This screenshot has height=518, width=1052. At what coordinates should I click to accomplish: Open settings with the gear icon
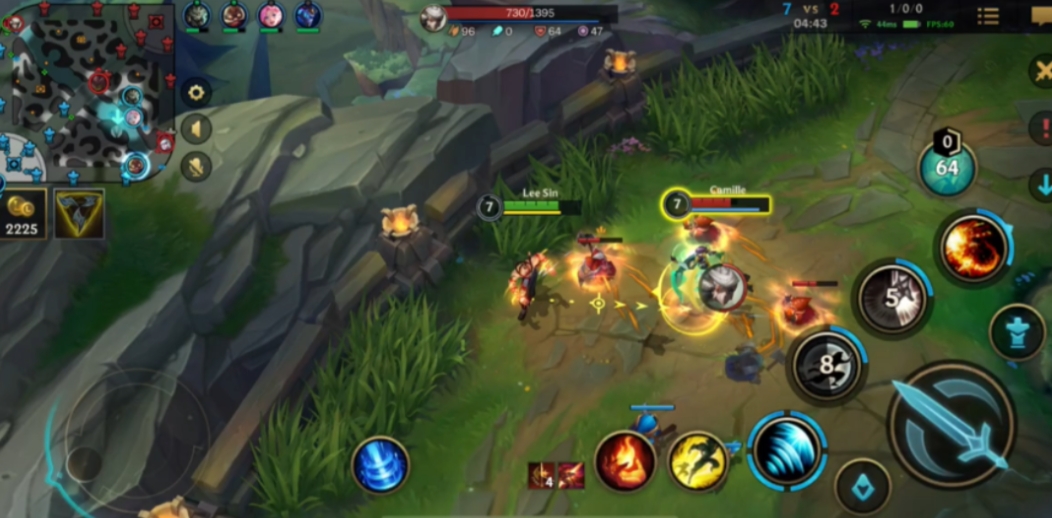196,93
